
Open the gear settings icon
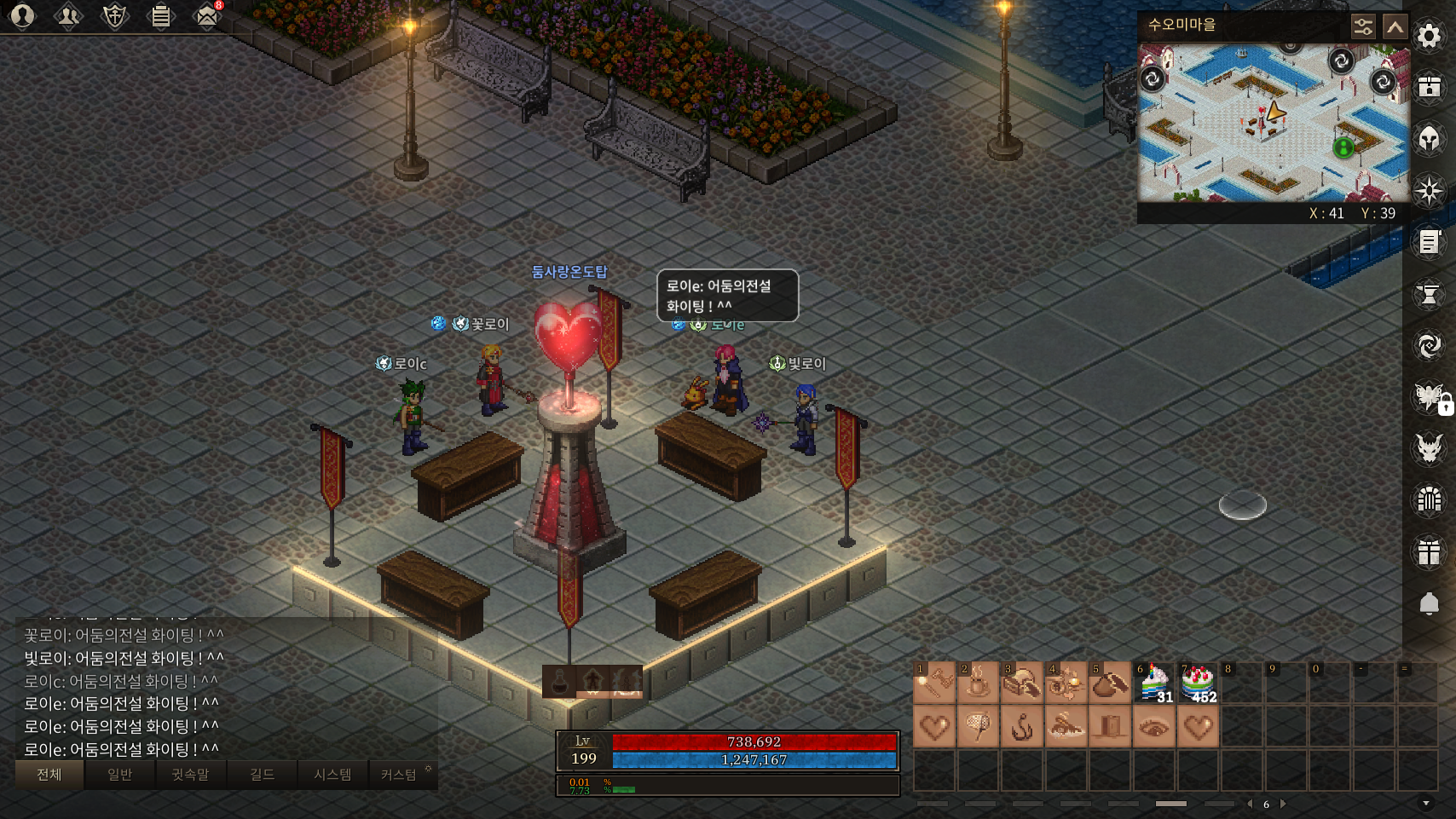pos(1429,36)
